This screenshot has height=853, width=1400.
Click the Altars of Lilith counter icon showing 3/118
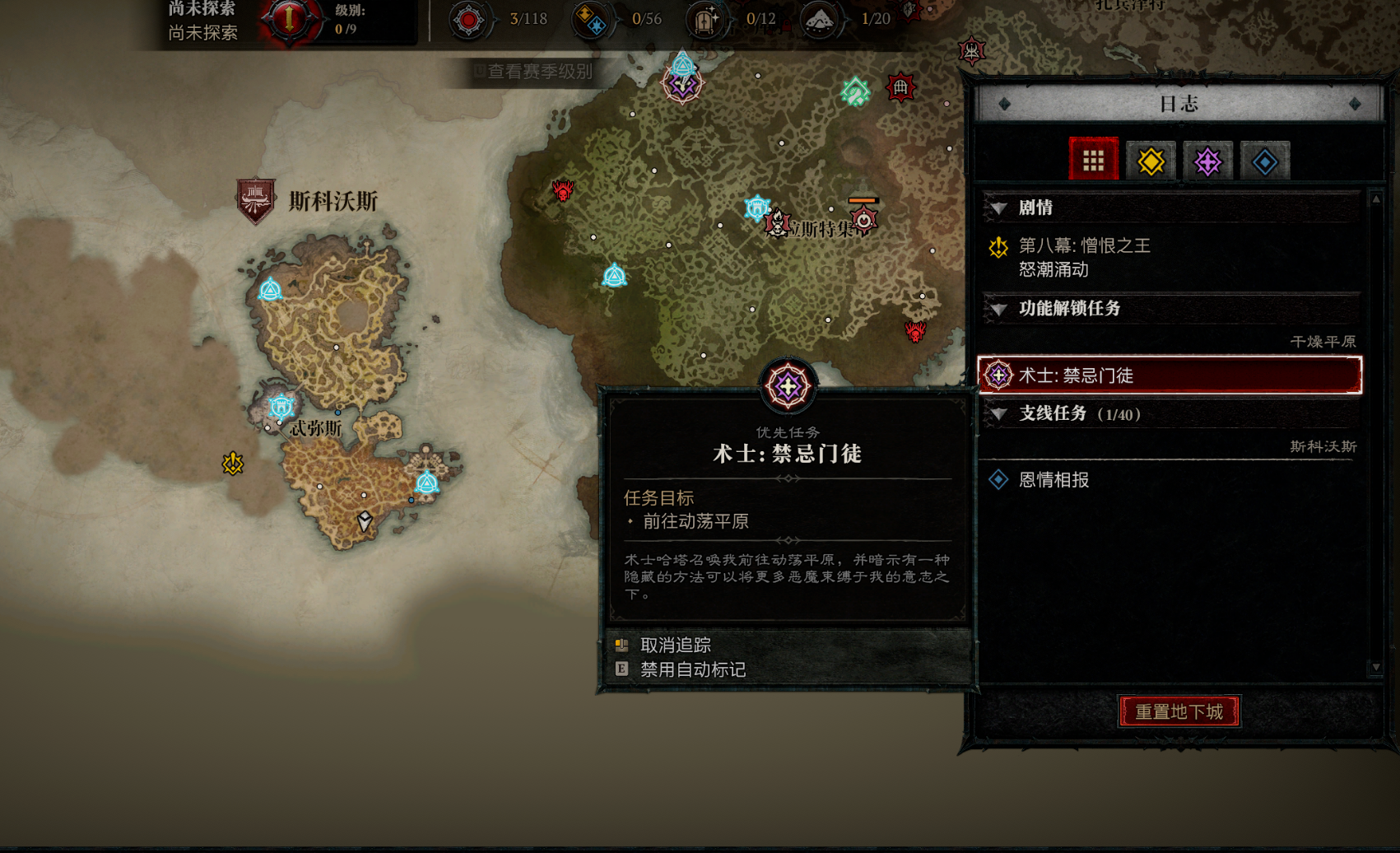[x=469, y=18]
